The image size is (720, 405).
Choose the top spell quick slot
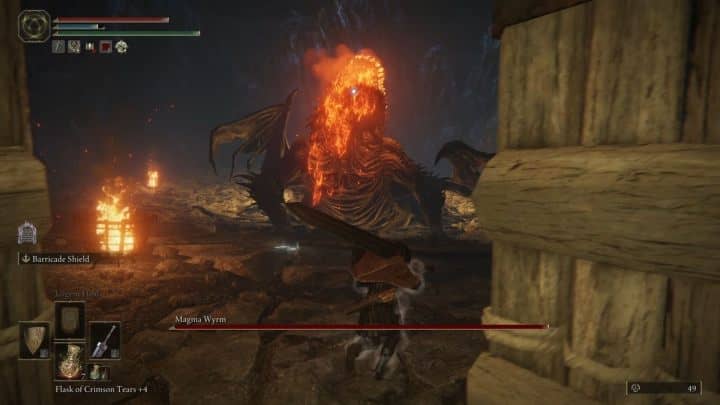70,319
